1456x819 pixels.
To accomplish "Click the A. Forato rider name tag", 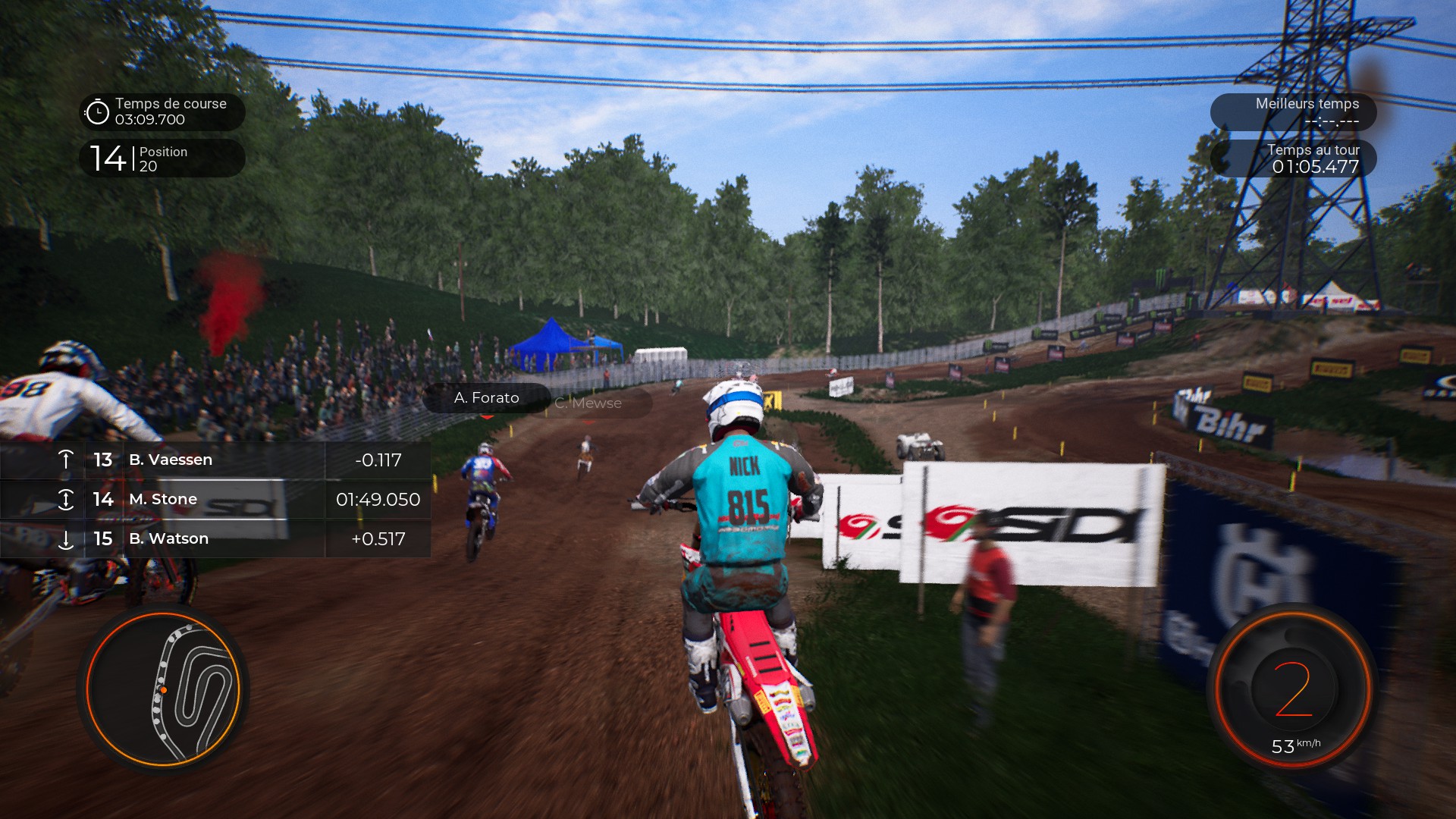I will click(486, 398).
